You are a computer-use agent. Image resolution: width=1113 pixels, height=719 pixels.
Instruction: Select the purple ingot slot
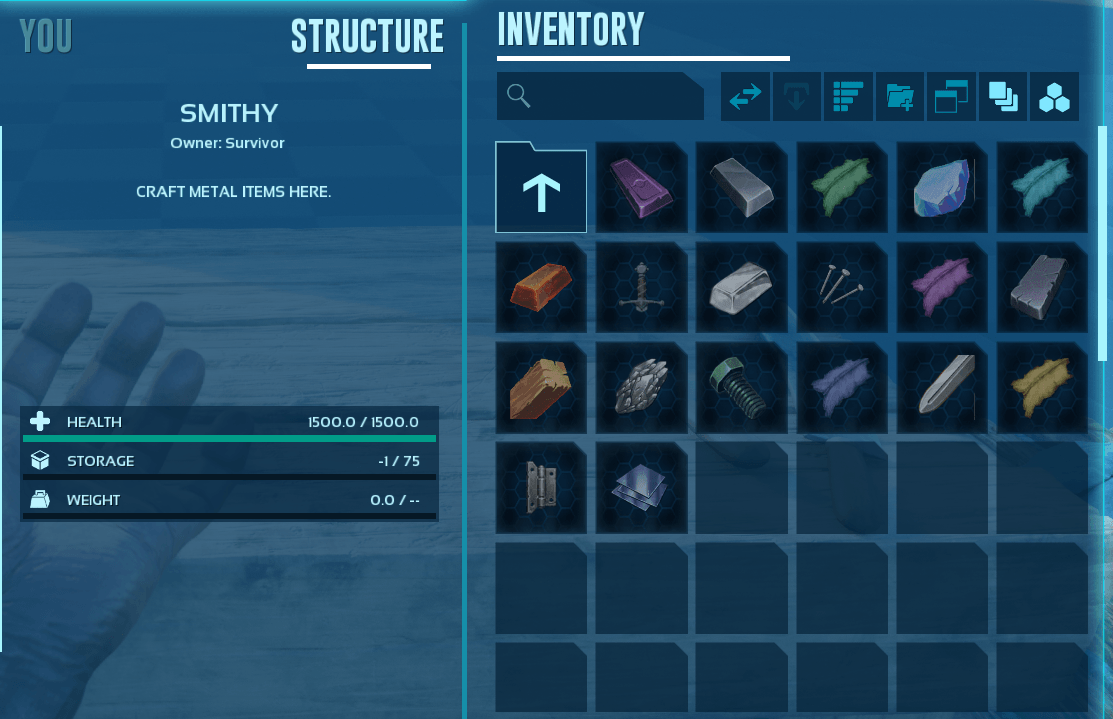tap(641, 188)
